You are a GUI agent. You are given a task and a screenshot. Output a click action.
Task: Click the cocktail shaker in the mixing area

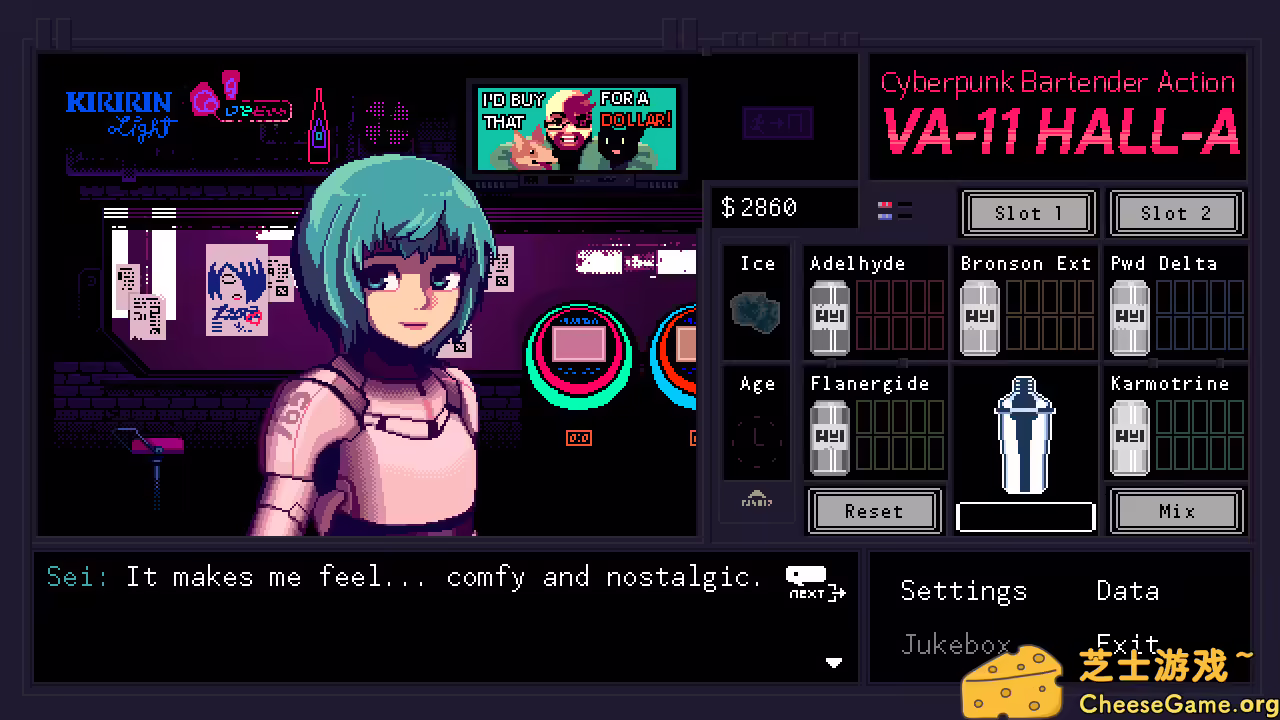1024,435
